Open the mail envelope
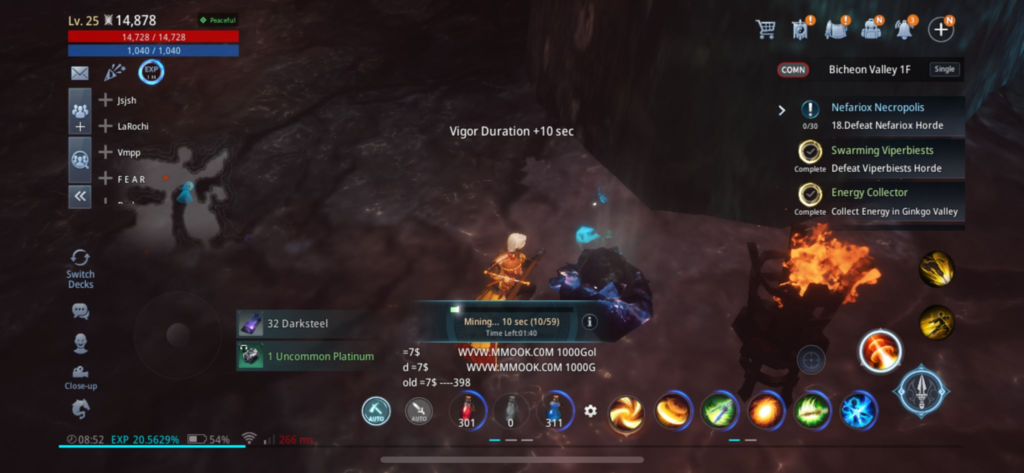 pos(80,73)
